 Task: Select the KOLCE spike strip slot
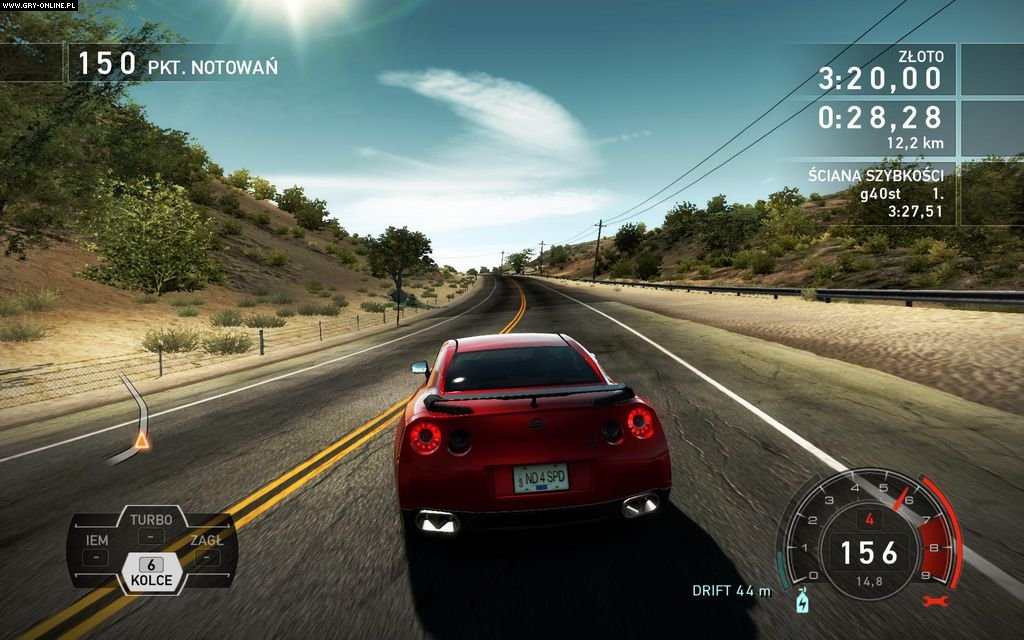tap(150, 572)
